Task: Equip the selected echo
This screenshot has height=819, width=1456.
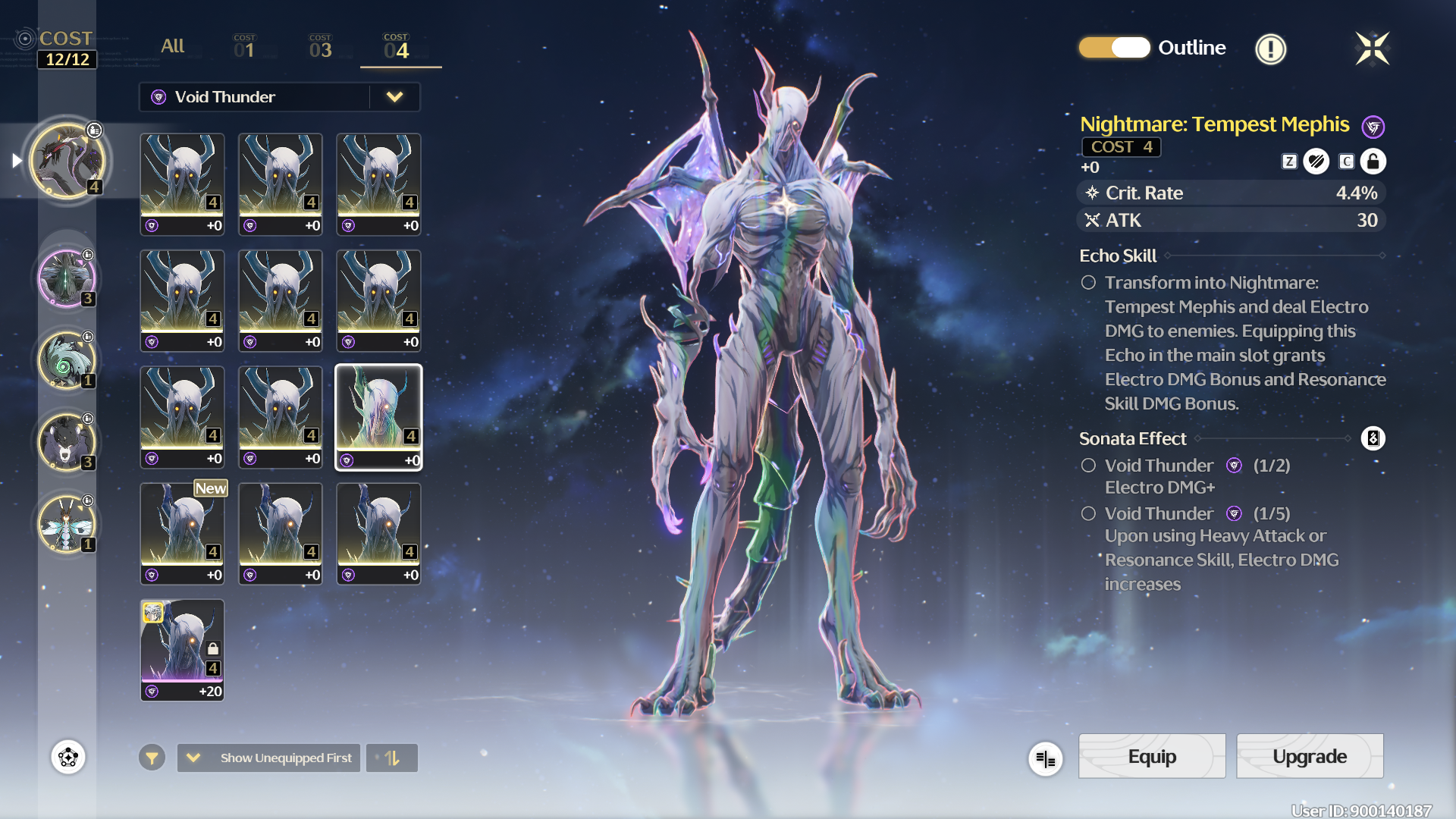Action: 1151,756
